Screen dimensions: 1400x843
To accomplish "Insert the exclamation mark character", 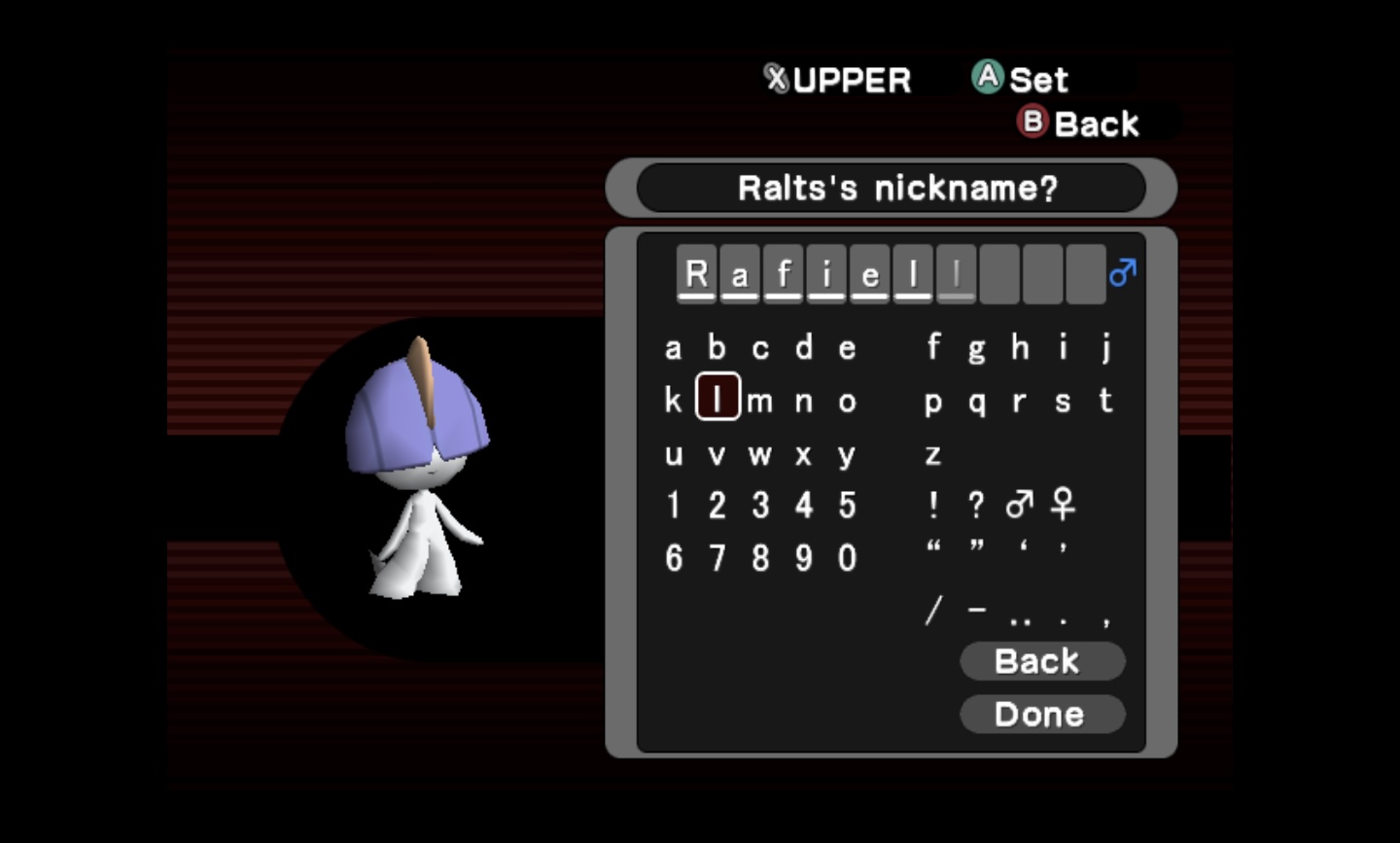I will [x=933, y=506].
